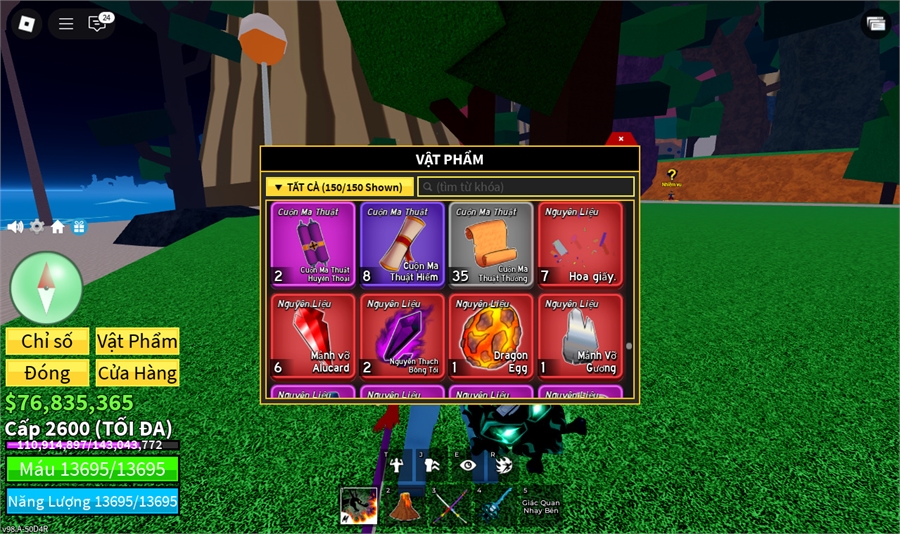Open the gift box rewards icon
Viewport: 900px width, 534px height.
coord(79,227)
